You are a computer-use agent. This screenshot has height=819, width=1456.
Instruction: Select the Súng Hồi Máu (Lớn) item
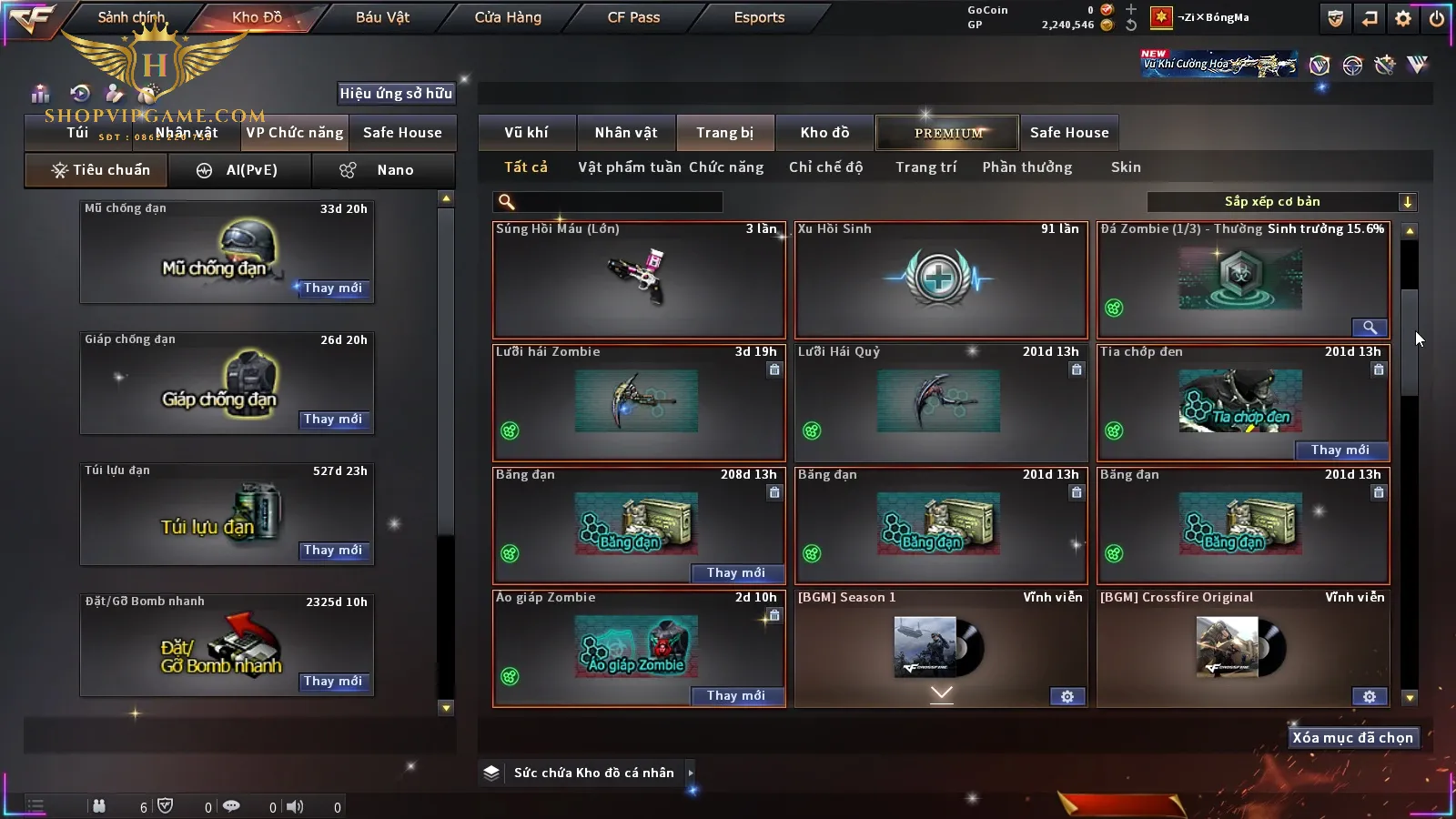coord(639,279)
